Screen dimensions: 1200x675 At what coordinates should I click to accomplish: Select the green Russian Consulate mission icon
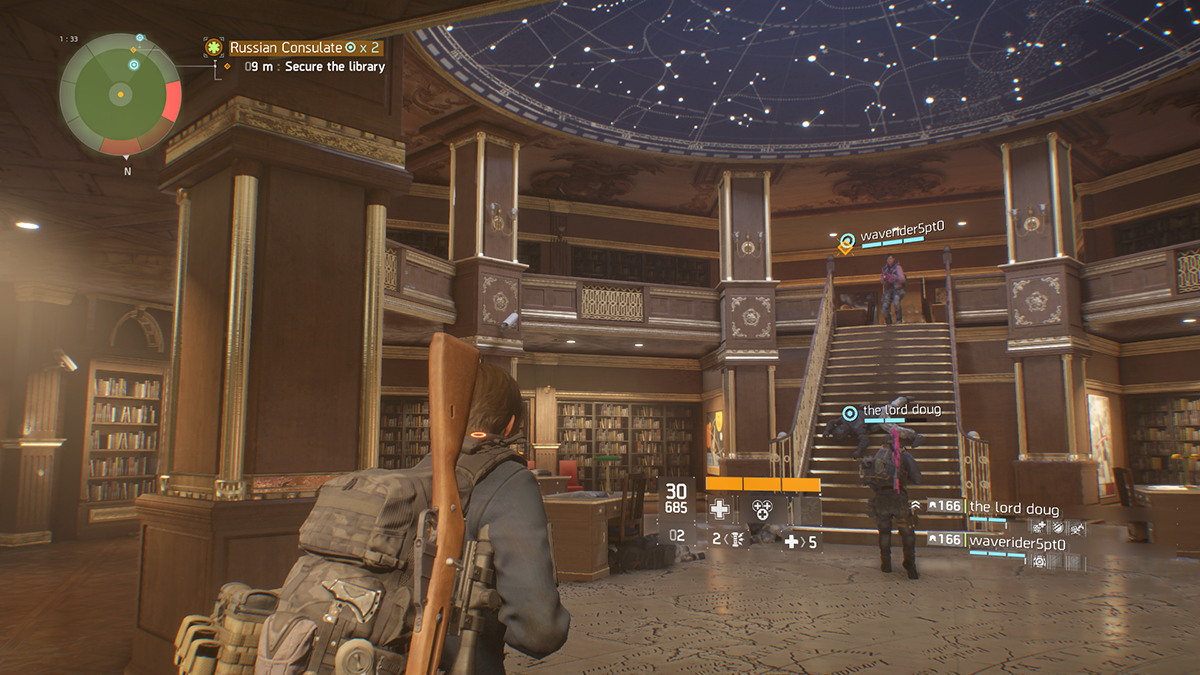point(213,47)
